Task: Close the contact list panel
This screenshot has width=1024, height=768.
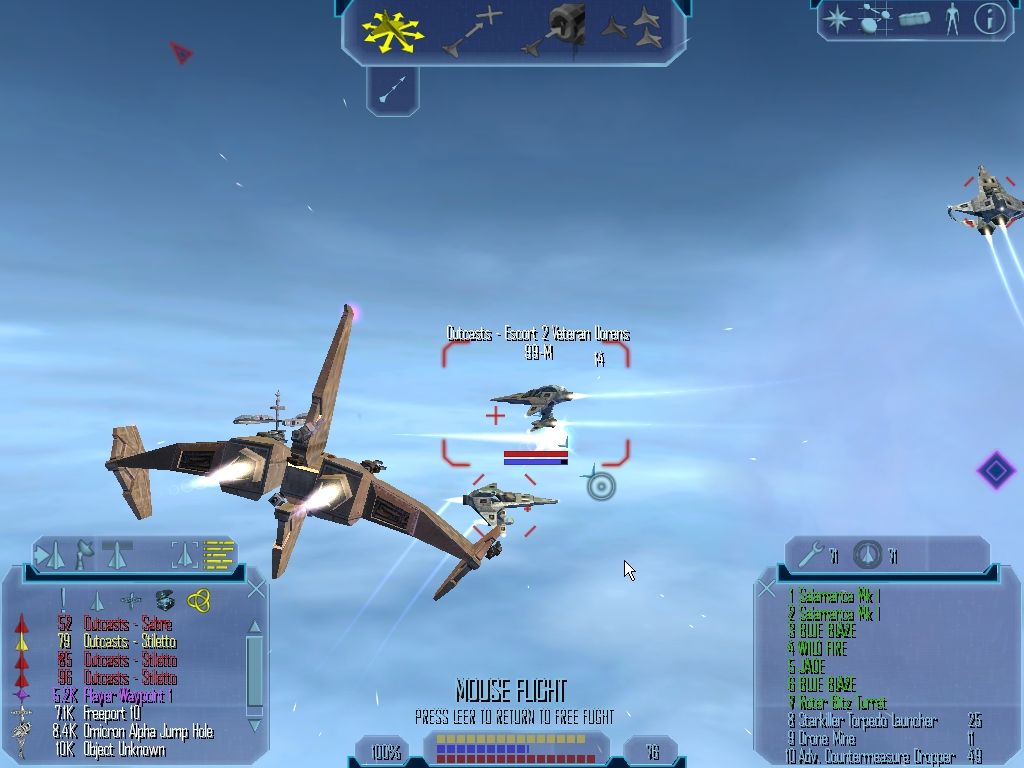Action: [256, 589]
